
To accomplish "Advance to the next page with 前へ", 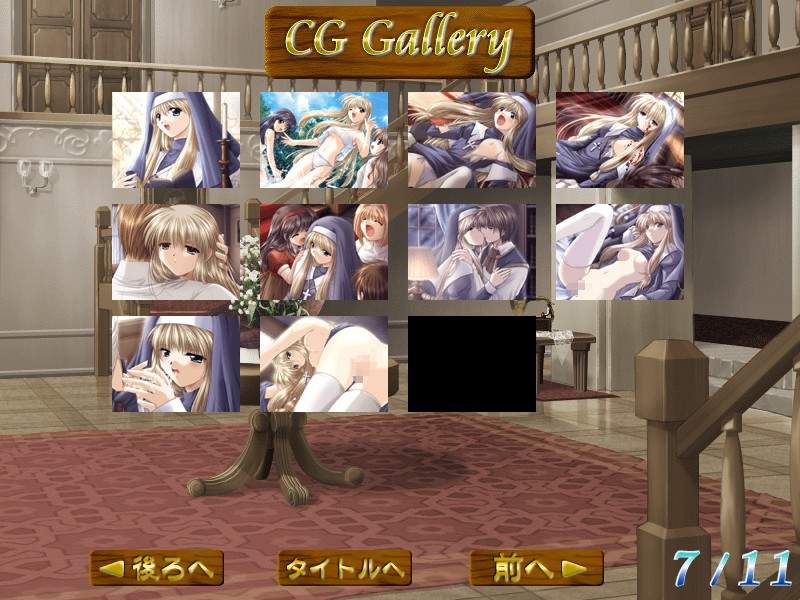I will 536,568.
